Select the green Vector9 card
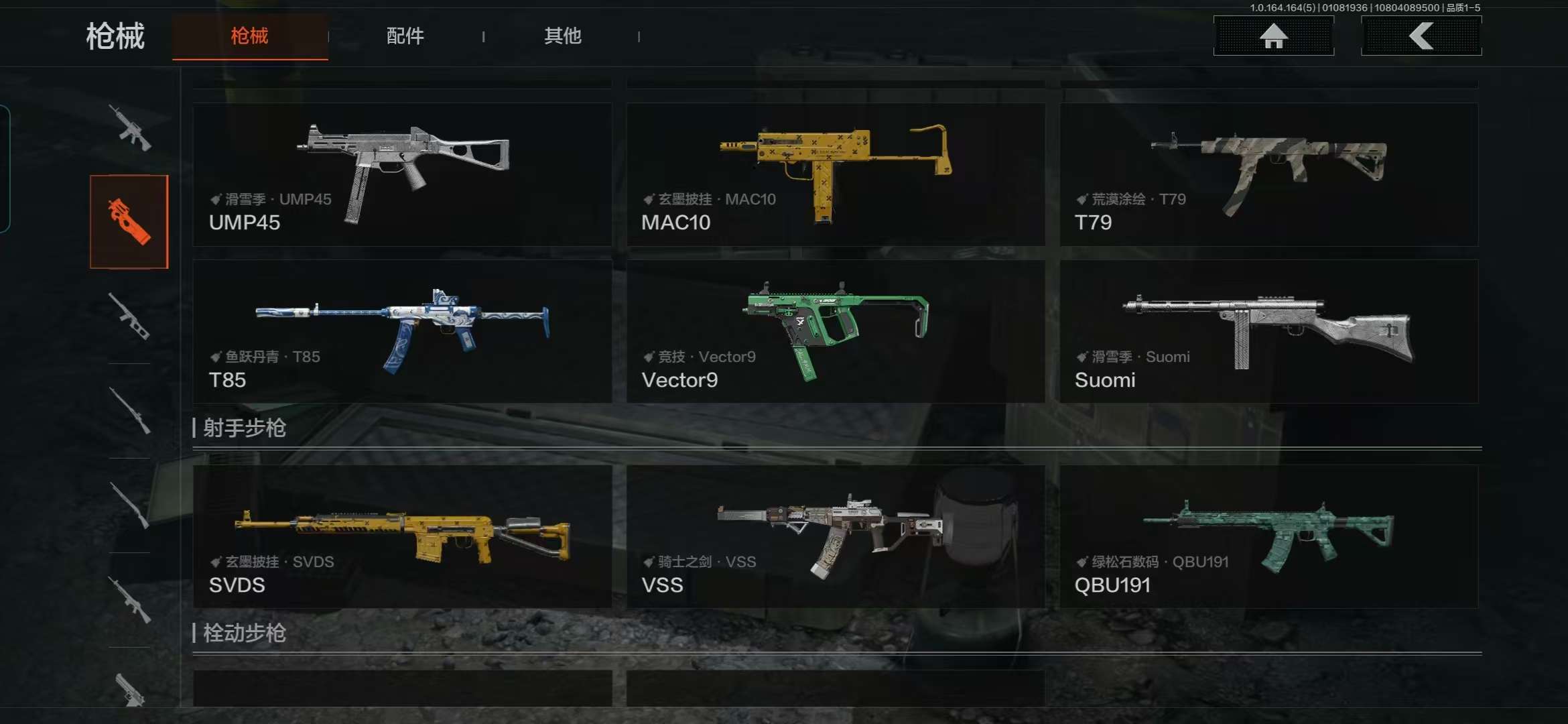The width and height of the screenshot is (1568, 724). pos(836,332)
